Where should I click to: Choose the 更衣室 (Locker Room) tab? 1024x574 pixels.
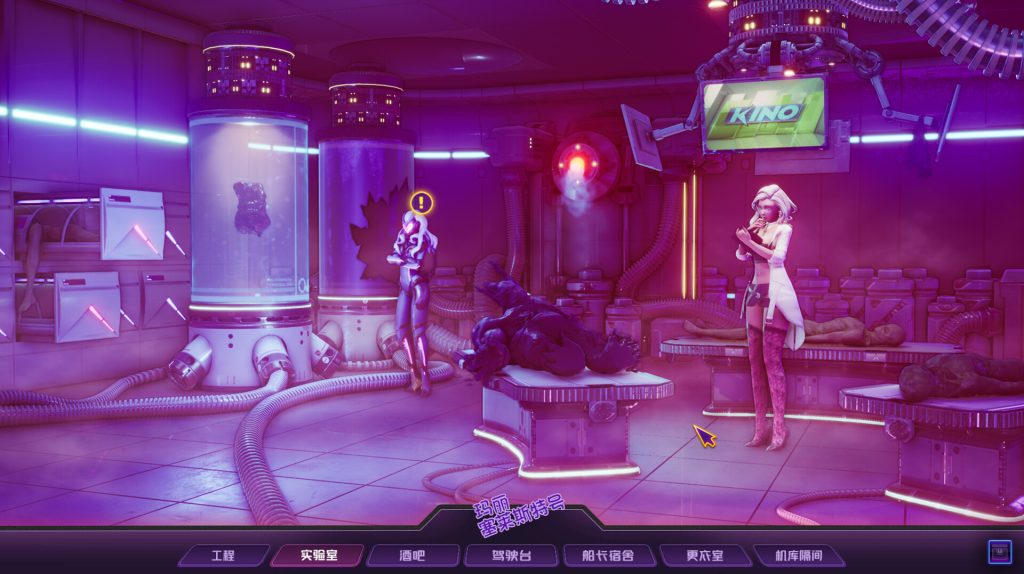click(x=704, y=555)
